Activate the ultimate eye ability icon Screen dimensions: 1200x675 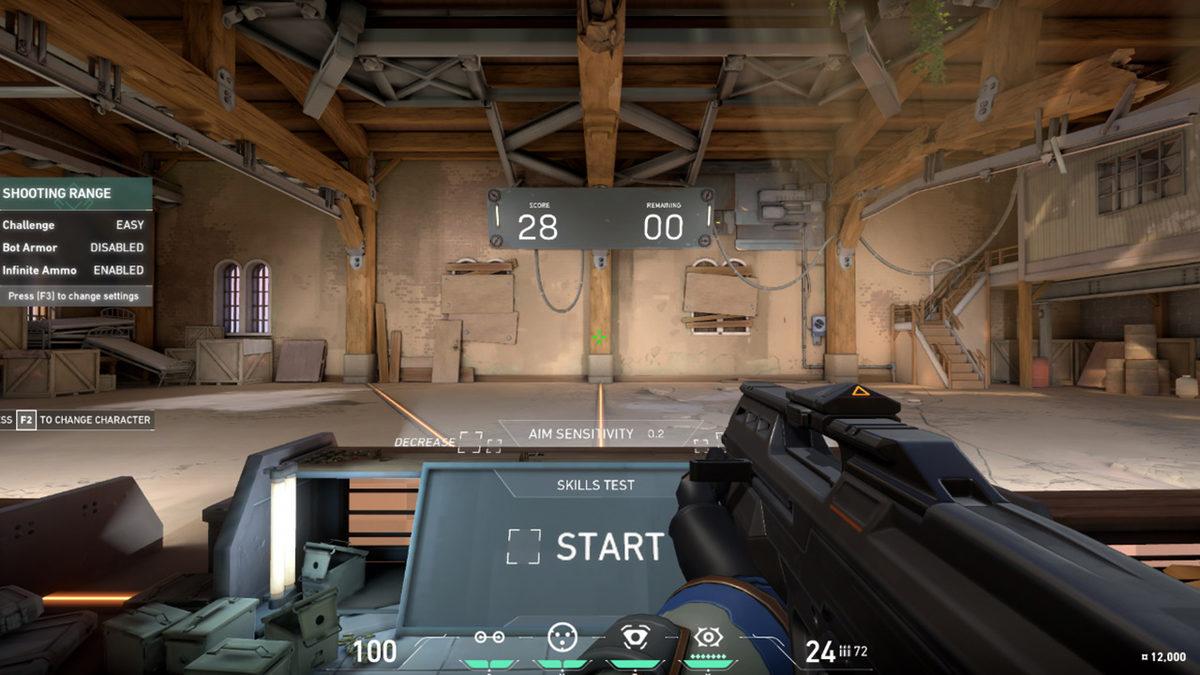pos(708,636)
